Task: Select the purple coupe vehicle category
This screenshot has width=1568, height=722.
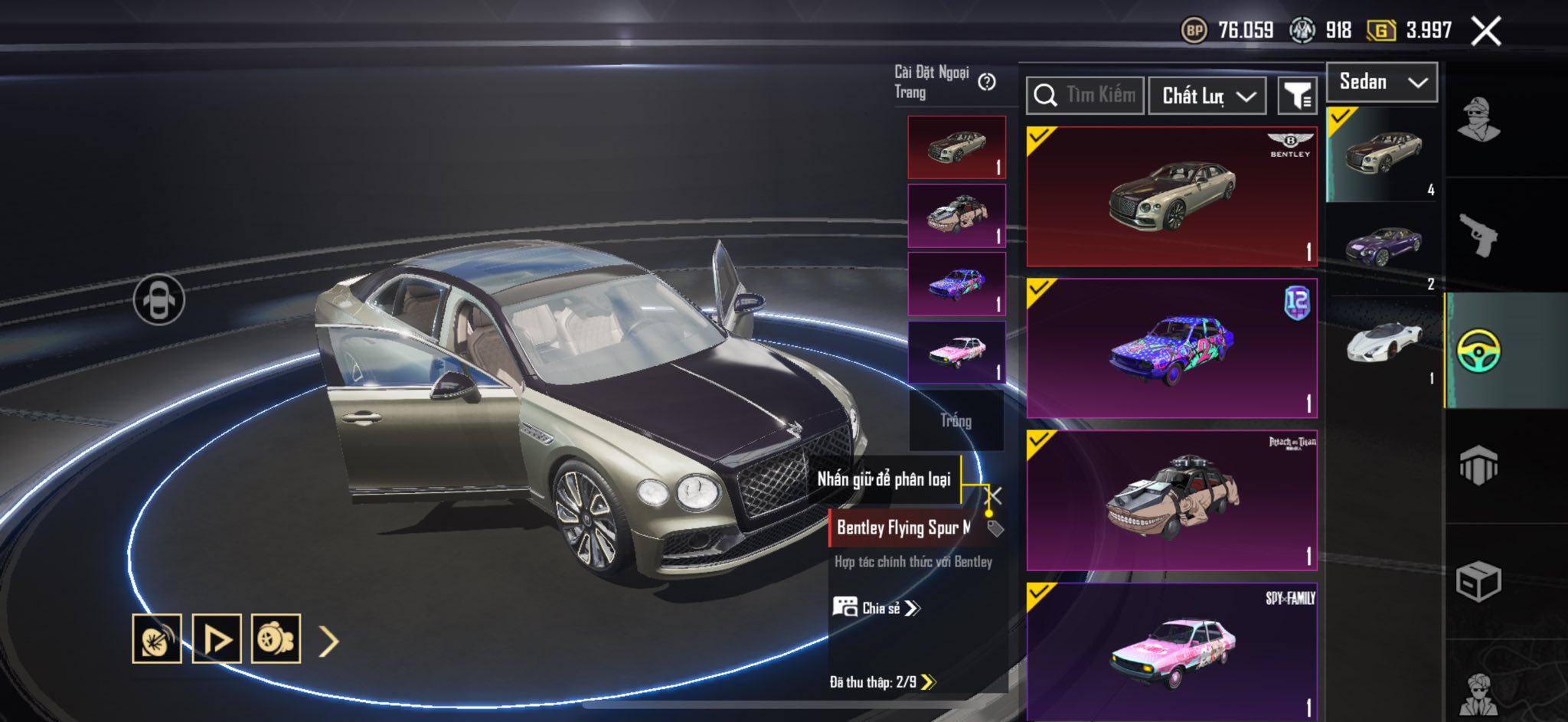Action: (x=1383, y=247)
